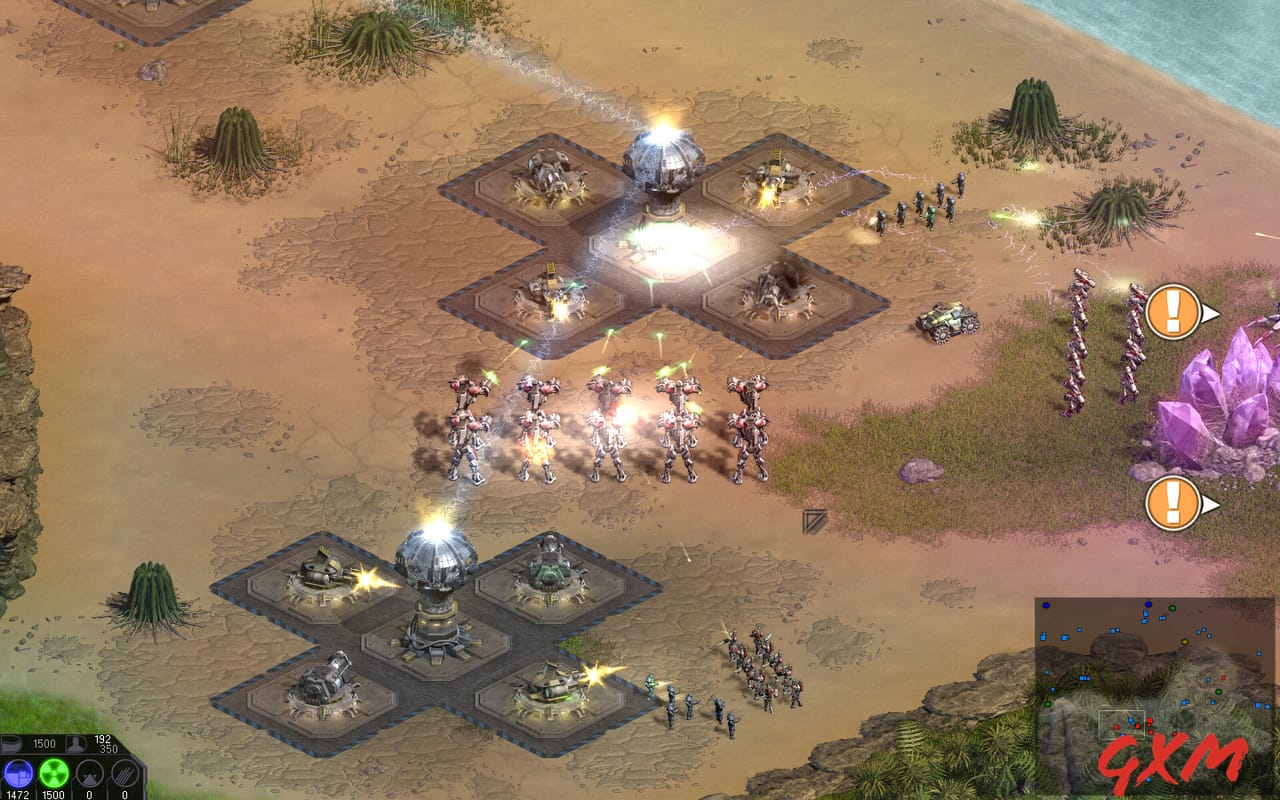Expand the top alert using its arrow
The height and width of the screenshot is (800, 1280).
point(1211,313)
